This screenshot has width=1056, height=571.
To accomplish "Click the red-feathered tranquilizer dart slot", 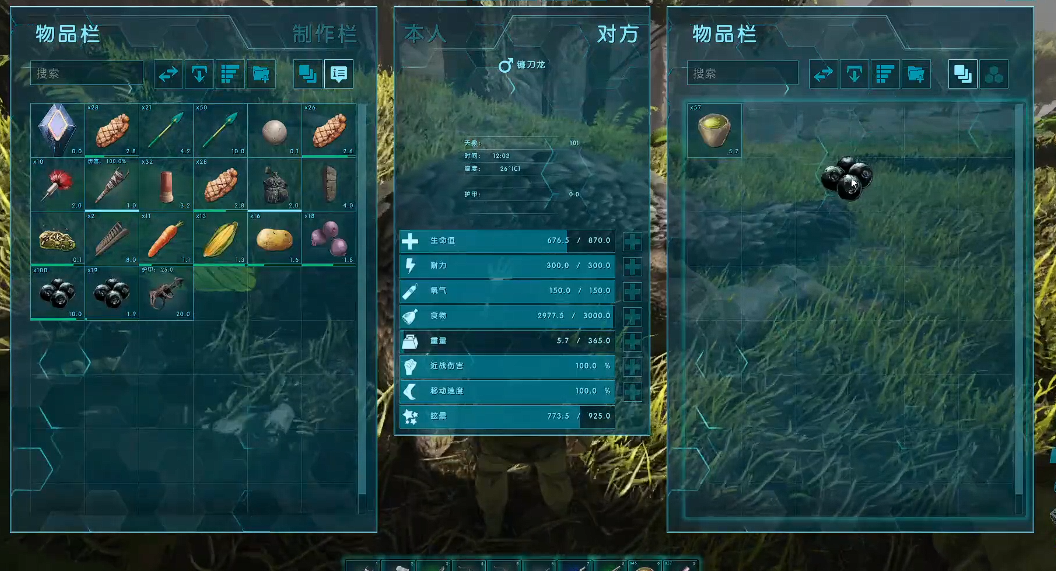I will tap(57, 184).
